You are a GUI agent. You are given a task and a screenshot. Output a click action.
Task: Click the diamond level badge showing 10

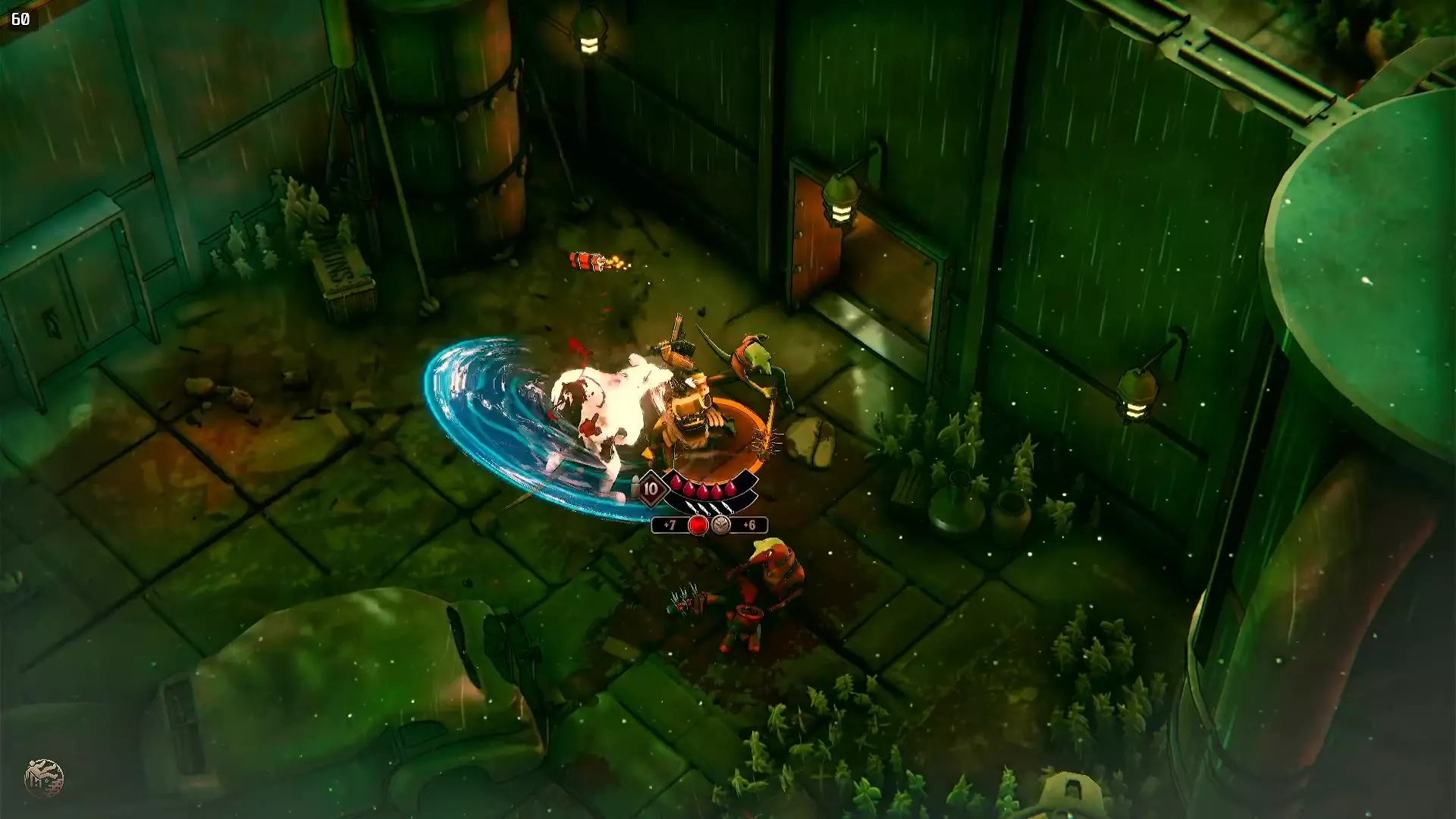pyautogui.click(x=651, y=488)
